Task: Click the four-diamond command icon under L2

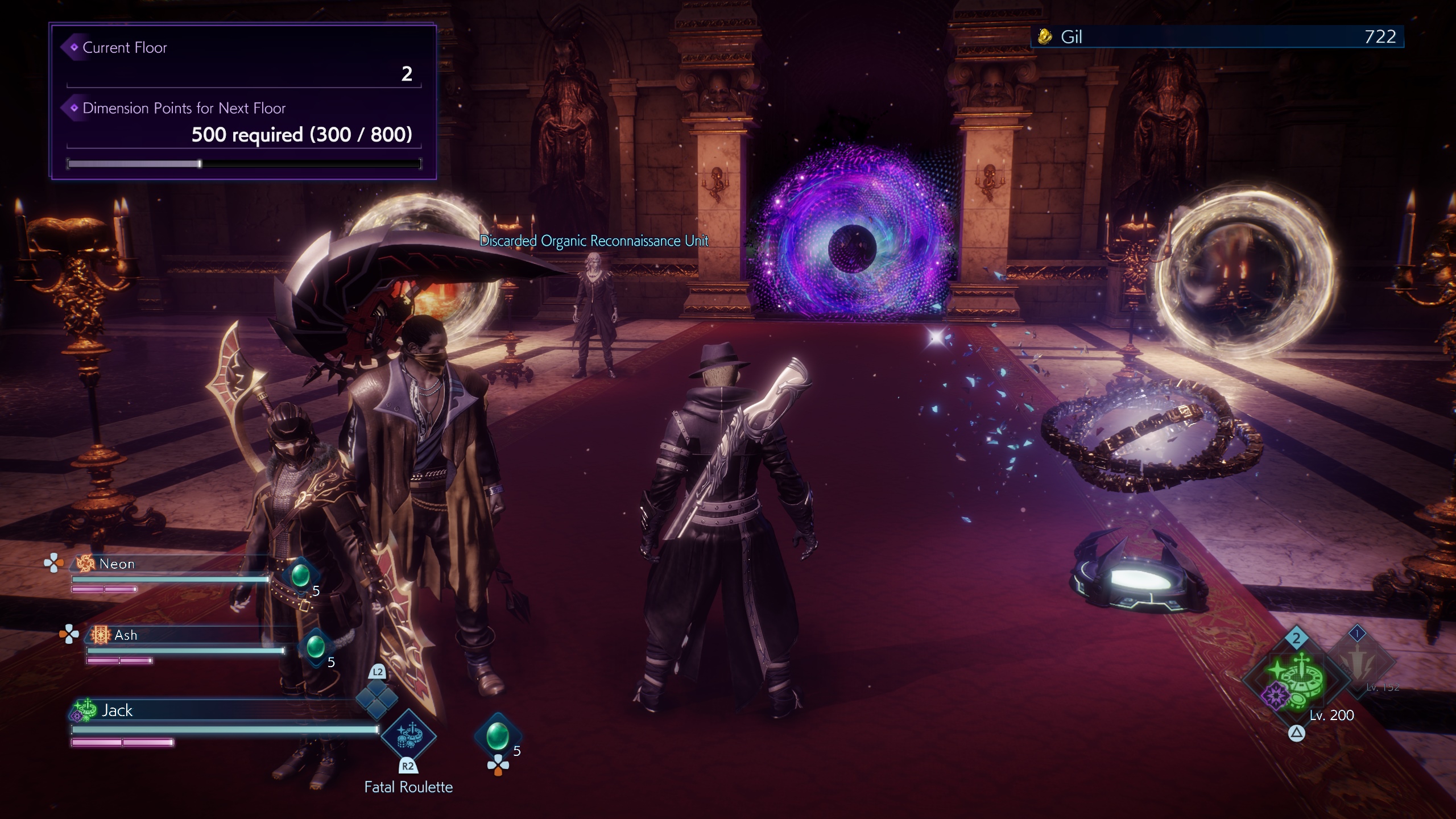Action: coord(377,699)
